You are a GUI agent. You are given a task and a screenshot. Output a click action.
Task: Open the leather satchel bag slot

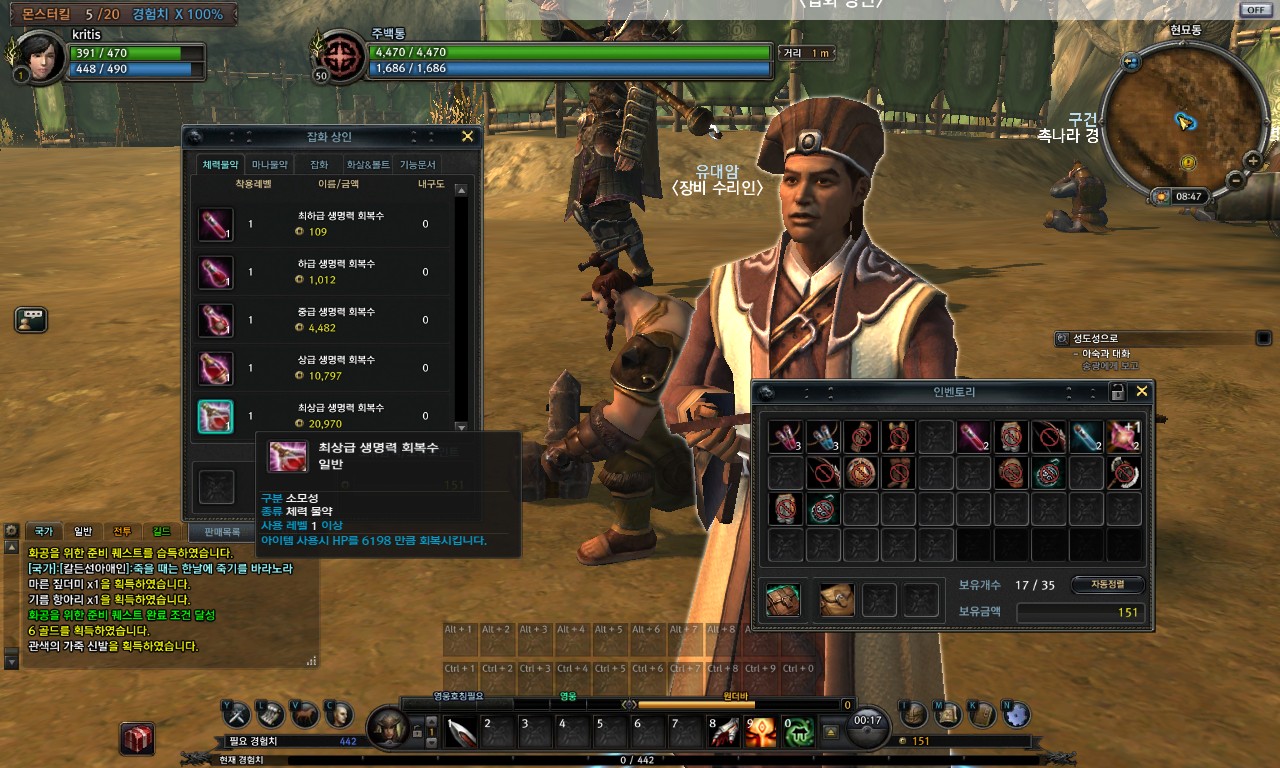(x=836, y=600)
